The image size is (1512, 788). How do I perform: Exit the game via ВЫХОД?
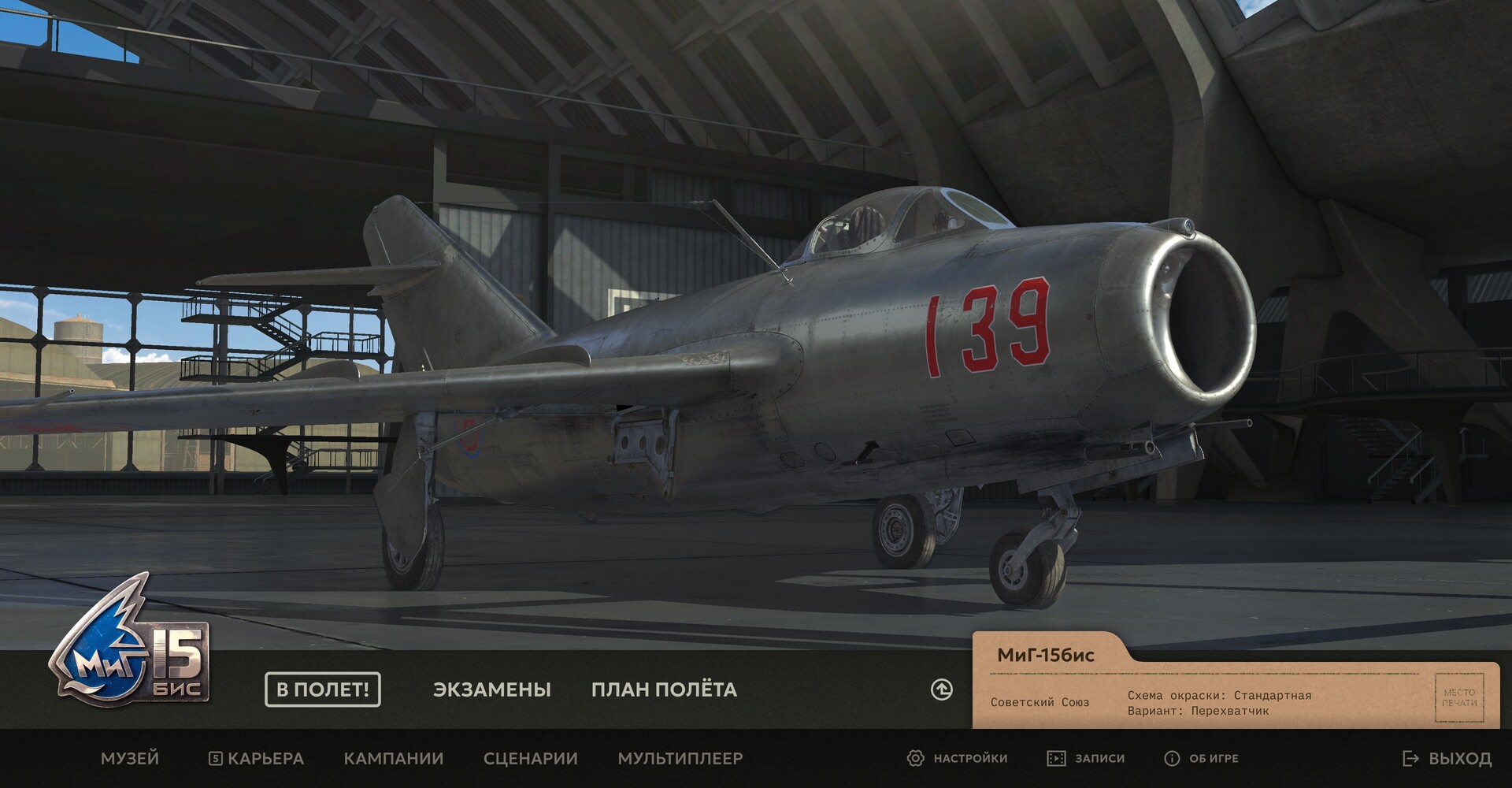point(1447,758)
